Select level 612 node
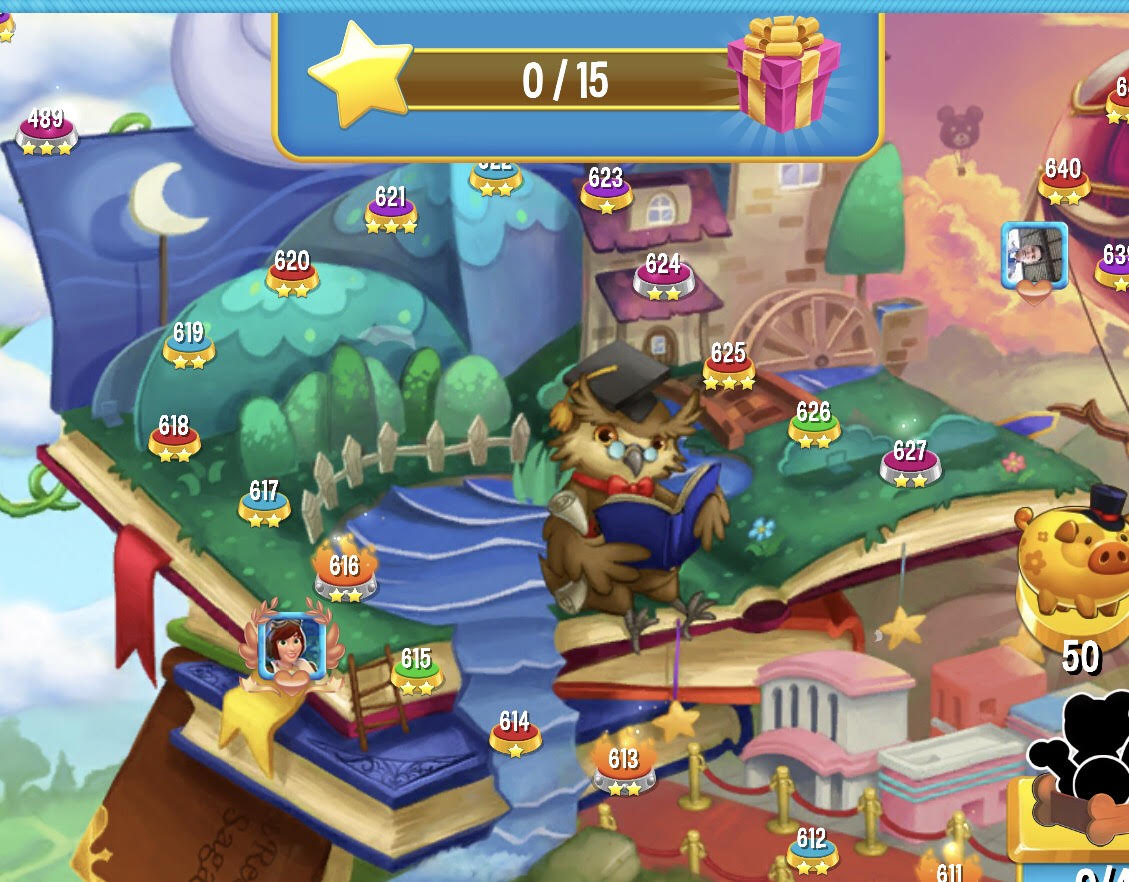Viewport: 1129px width, 882px height. pos(812,850)
